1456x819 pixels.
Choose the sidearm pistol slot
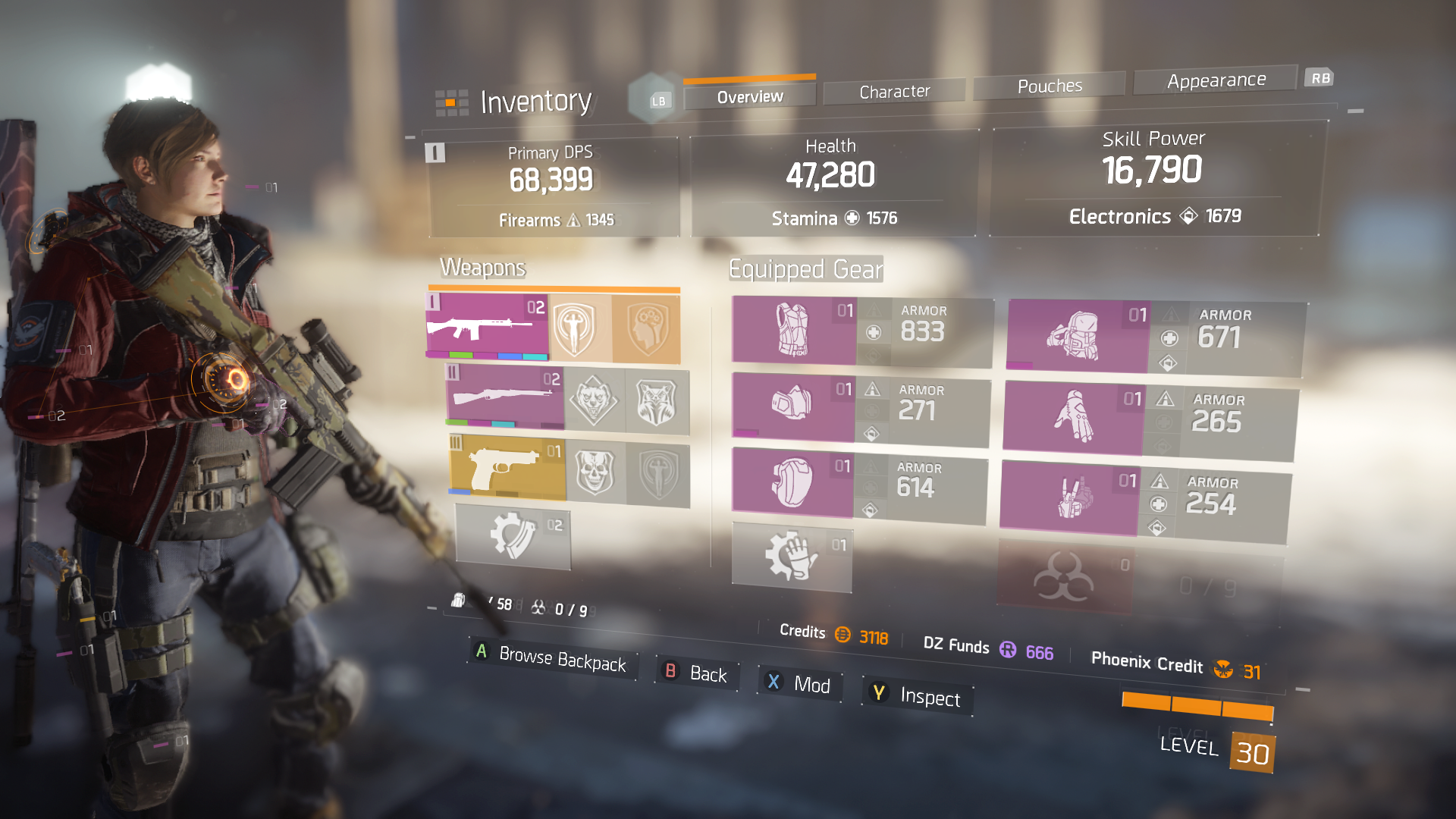point(507,469)
